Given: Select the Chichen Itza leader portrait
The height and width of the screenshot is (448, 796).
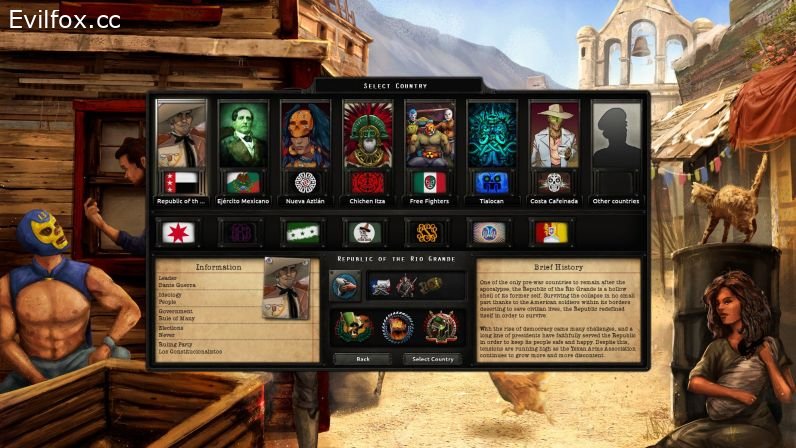Looking at the screenshot, I should 368,134.
